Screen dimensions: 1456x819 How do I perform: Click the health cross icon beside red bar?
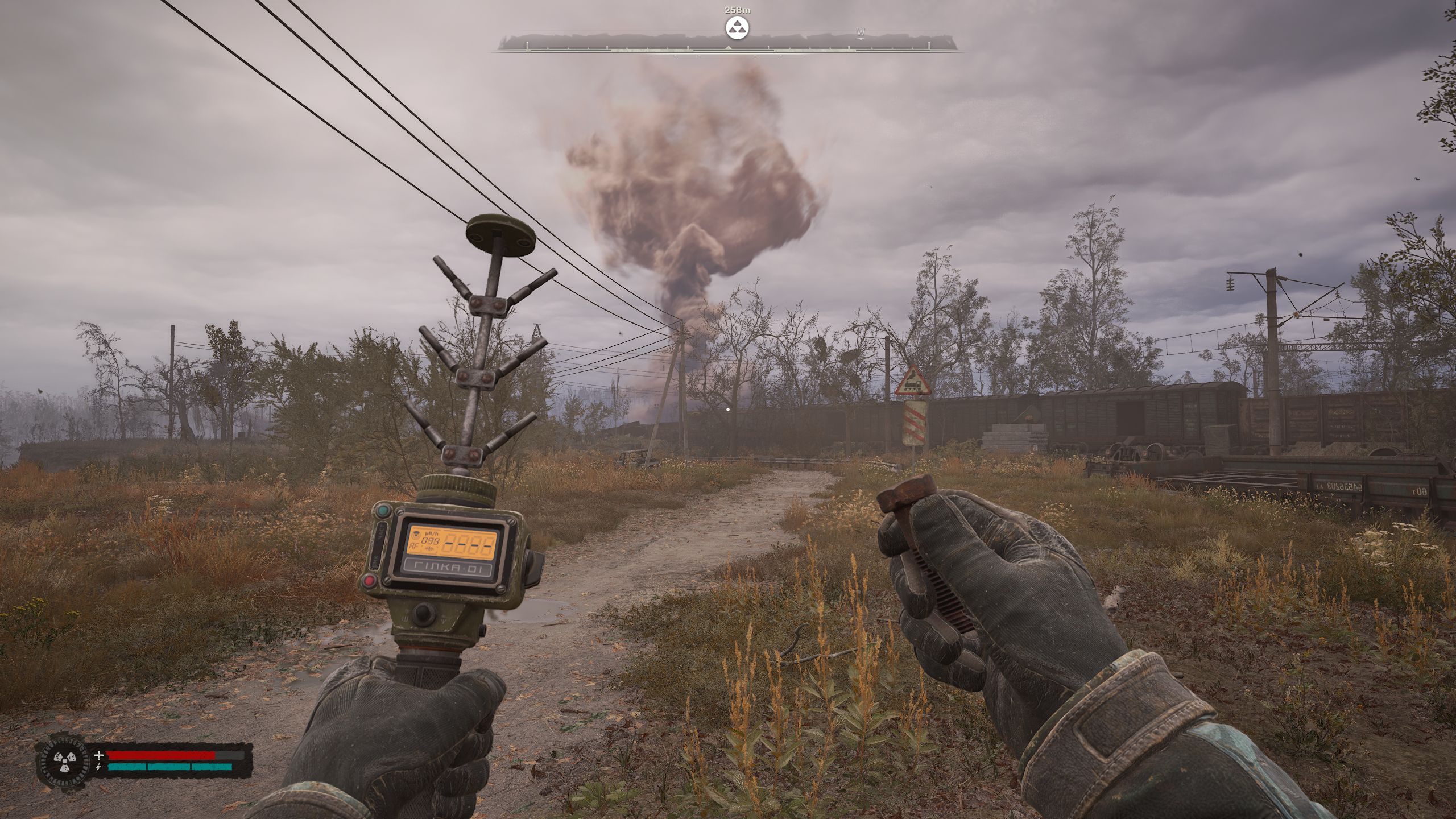[98, 755]
